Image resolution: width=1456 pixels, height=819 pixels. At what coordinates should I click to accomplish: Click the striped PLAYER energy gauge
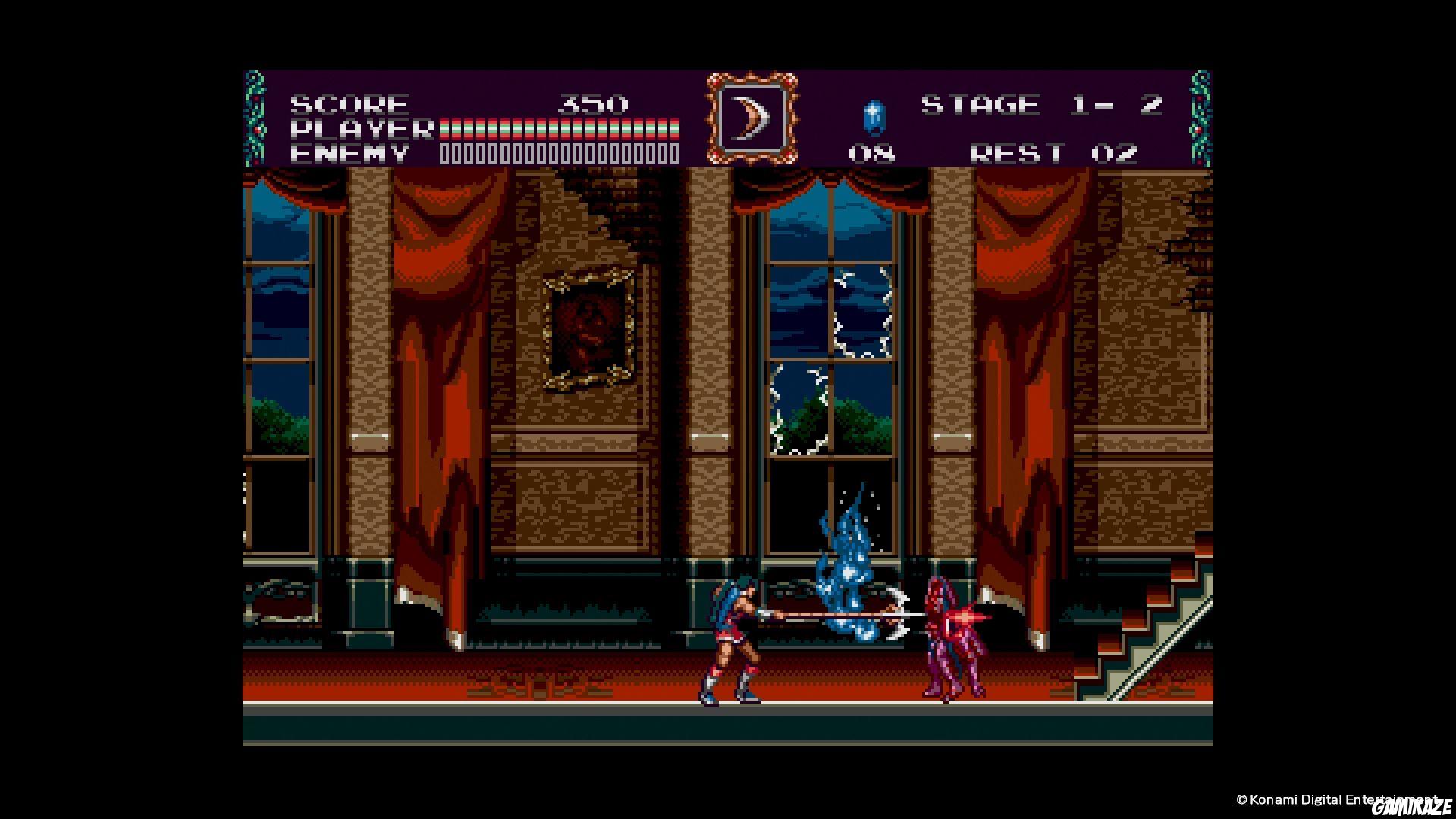point(557,127)
